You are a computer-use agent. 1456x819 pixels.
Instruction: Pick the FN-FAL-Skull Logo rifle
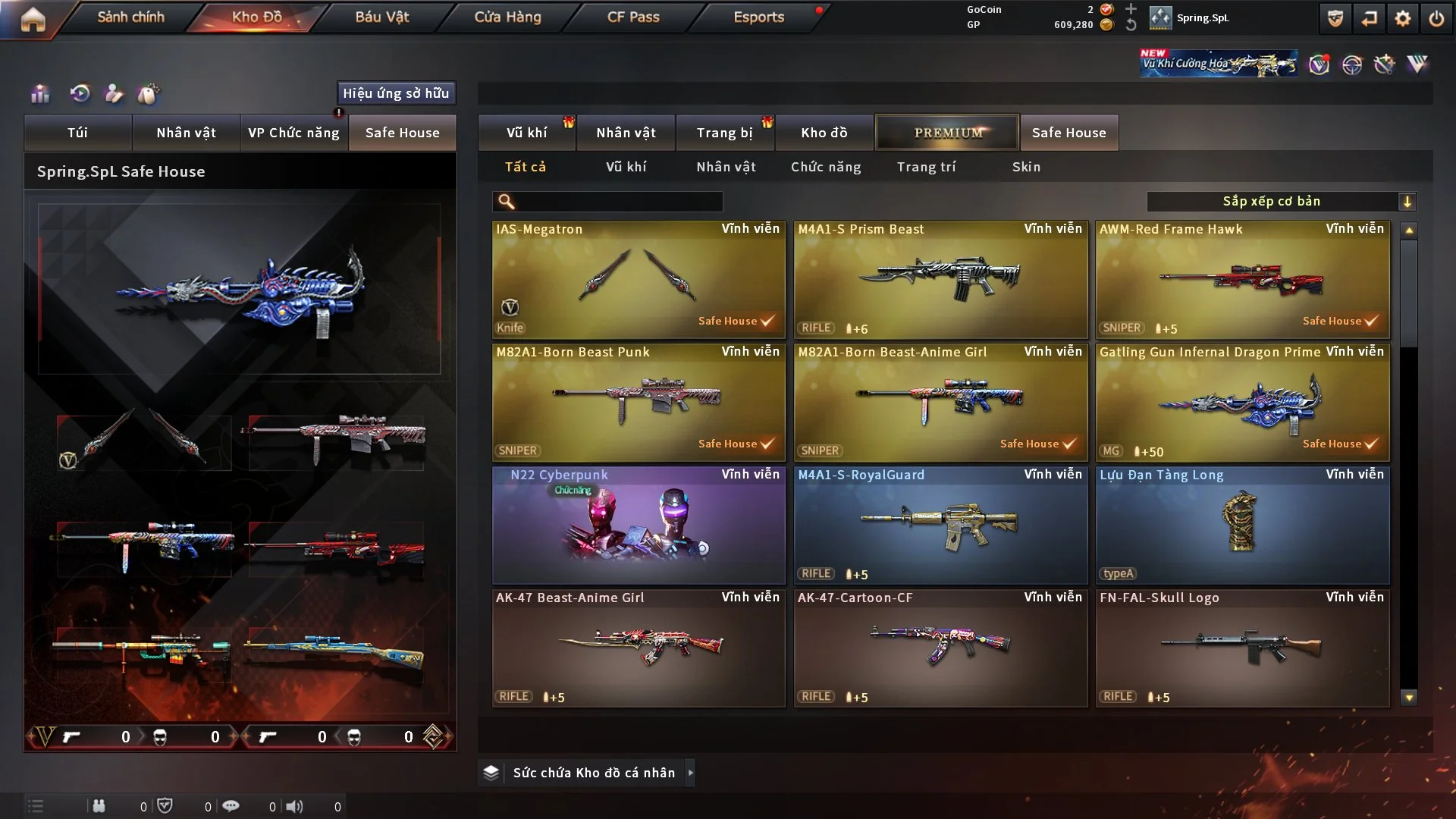click(x=1242, y=648)
